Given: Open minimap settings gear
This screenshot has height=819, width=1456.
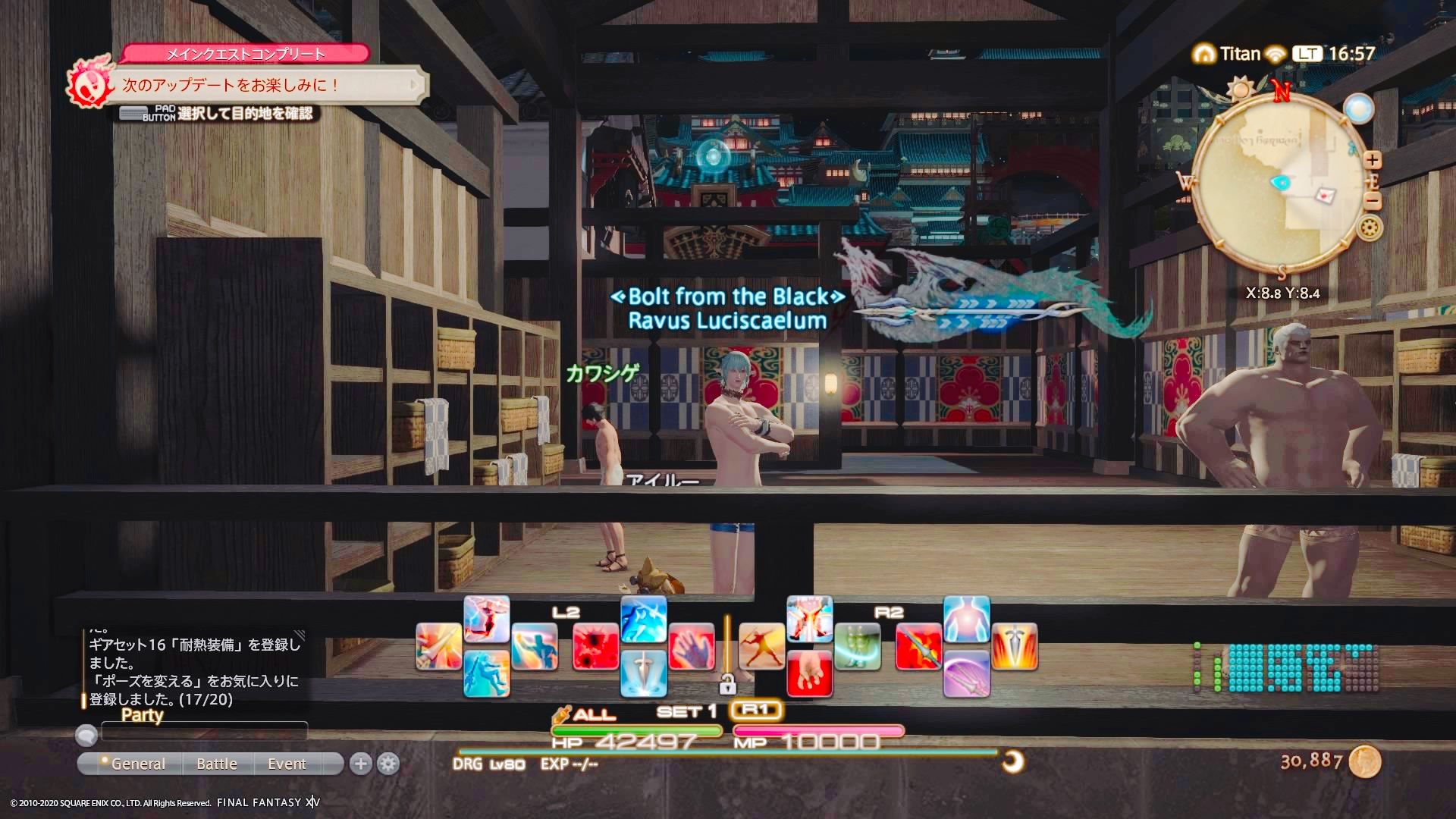Looking at the screenshot, I should tap(1369, 227).
